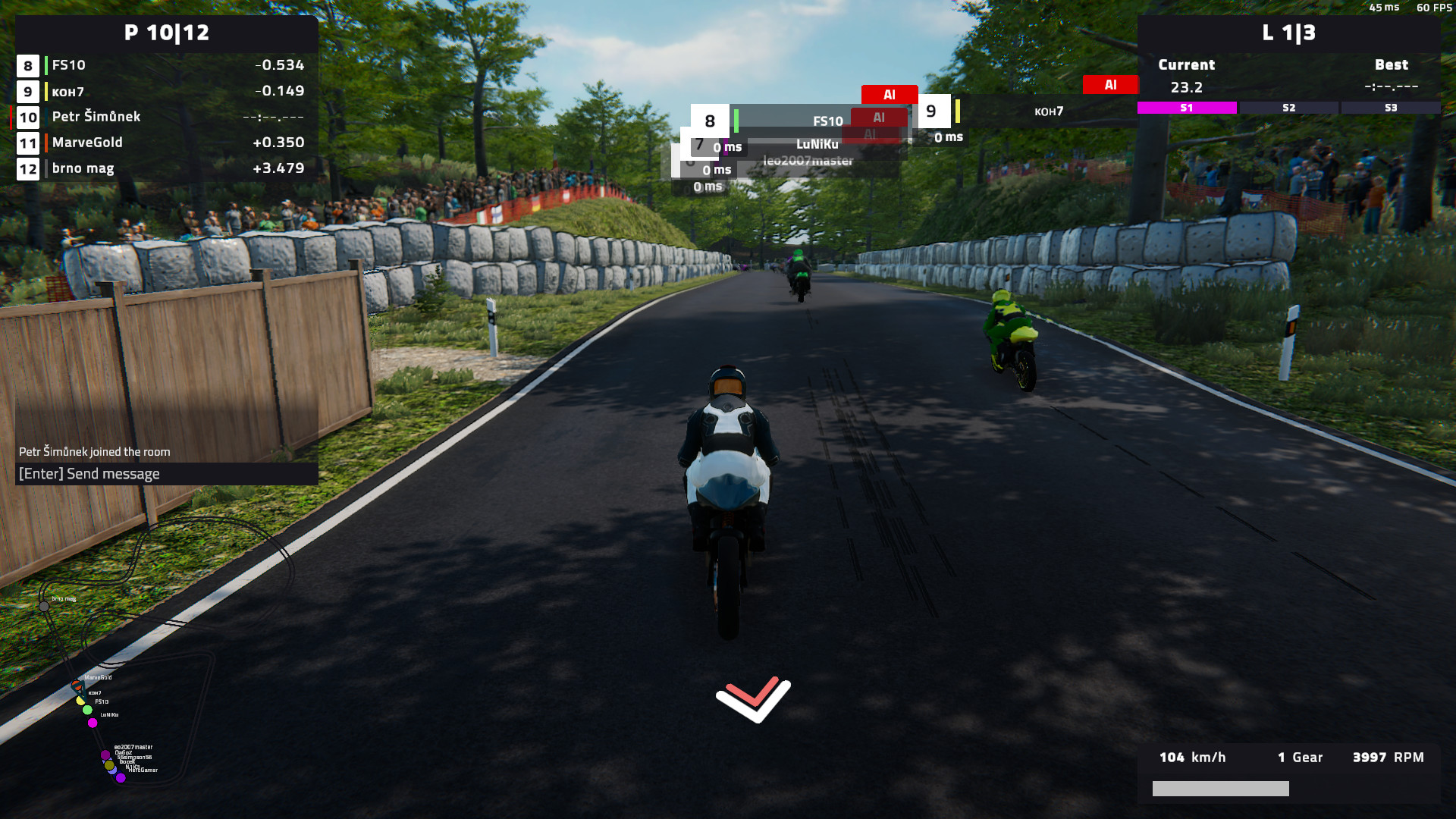Select the position 8 marker over FS10
The image size is (1456, 819).
coord(709,120)
